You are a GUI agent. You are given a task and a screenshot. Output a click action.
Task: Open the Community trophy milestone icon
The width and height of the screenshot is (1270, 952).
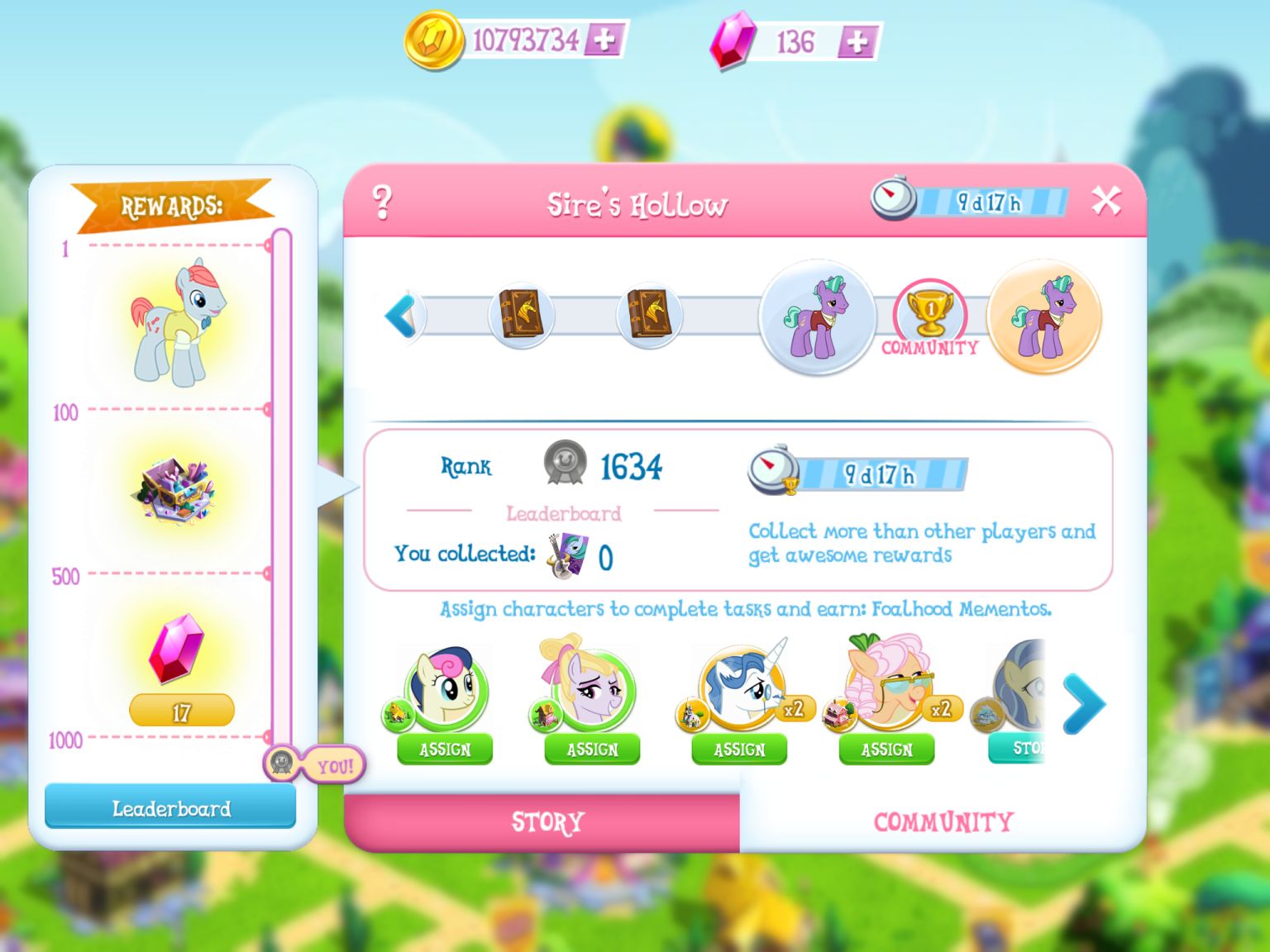(931, 317)
